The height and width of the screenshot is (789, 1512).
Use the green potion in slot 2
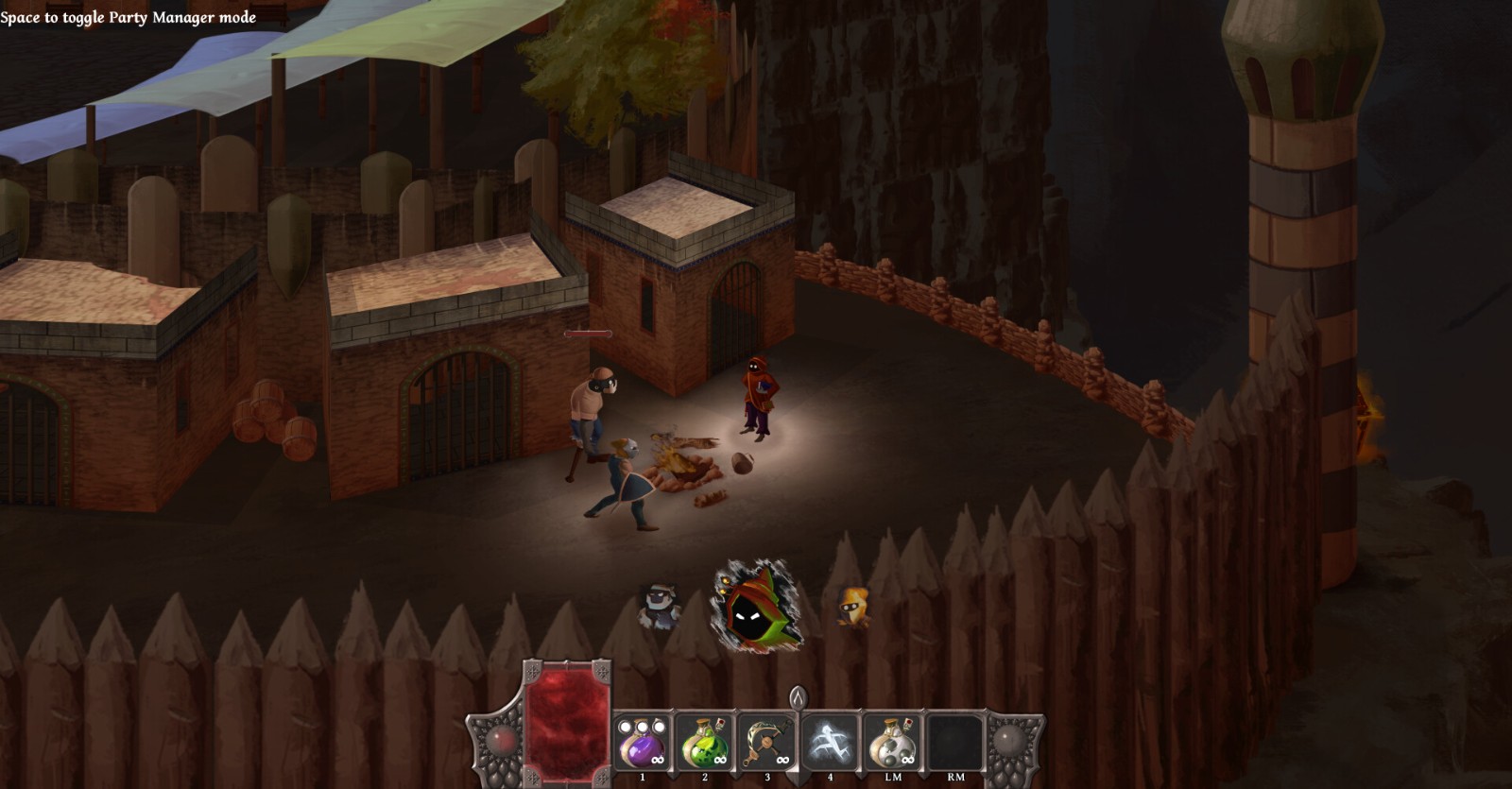(705, 743)
